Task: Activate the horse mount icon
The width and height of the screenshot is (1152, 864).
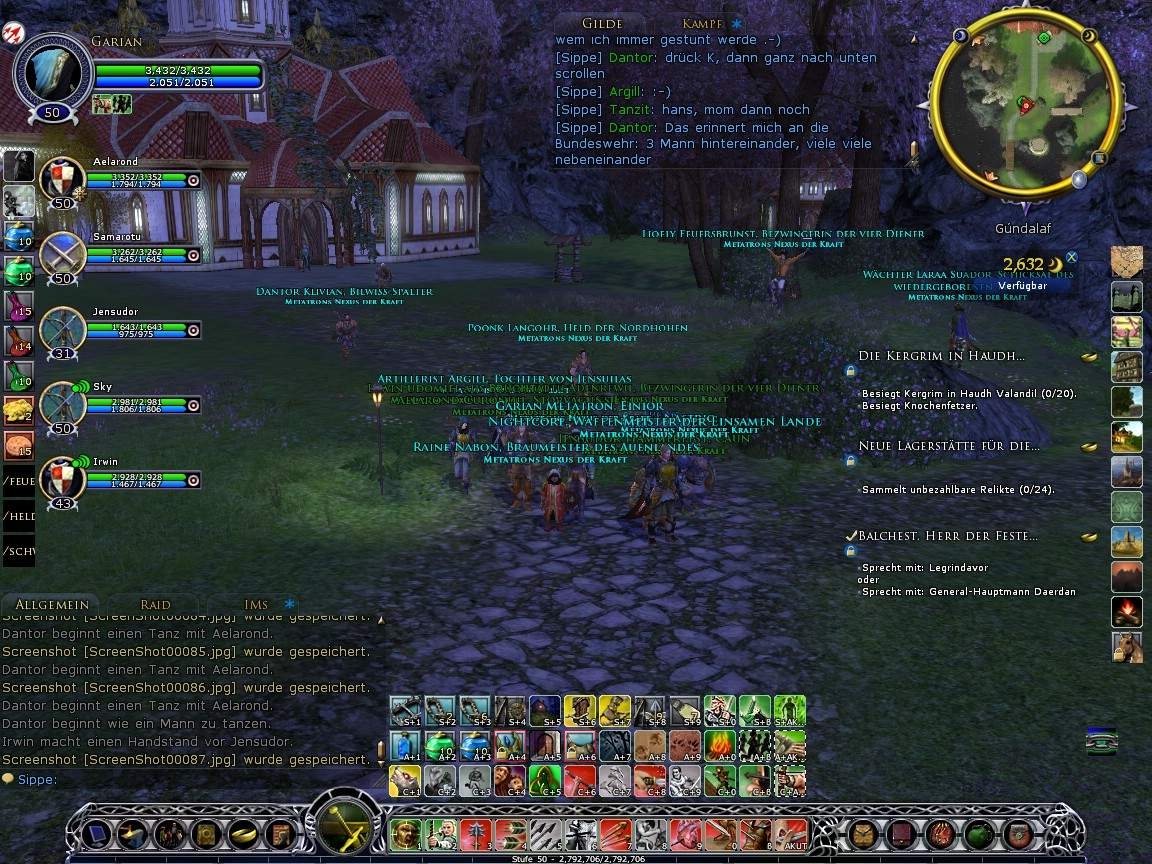Action: 1126,646
